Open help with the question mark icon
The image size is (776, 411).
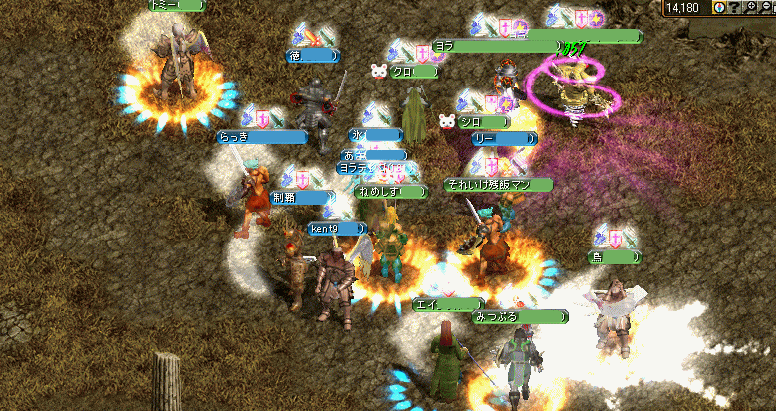pyautogui.click(x=735, y=7)
